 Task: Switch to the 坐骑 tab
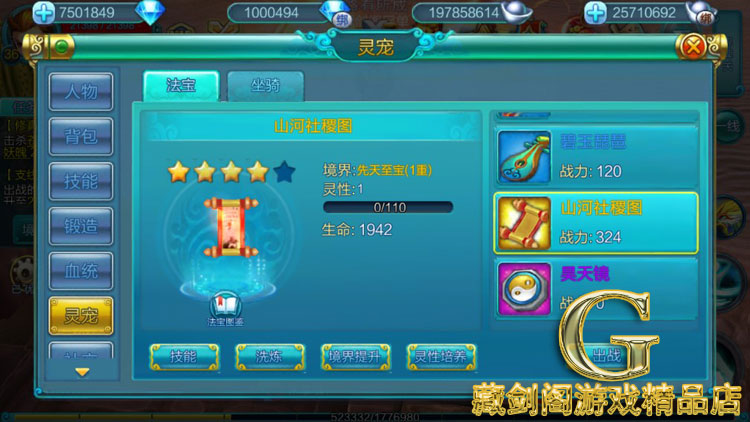[265, 86]
